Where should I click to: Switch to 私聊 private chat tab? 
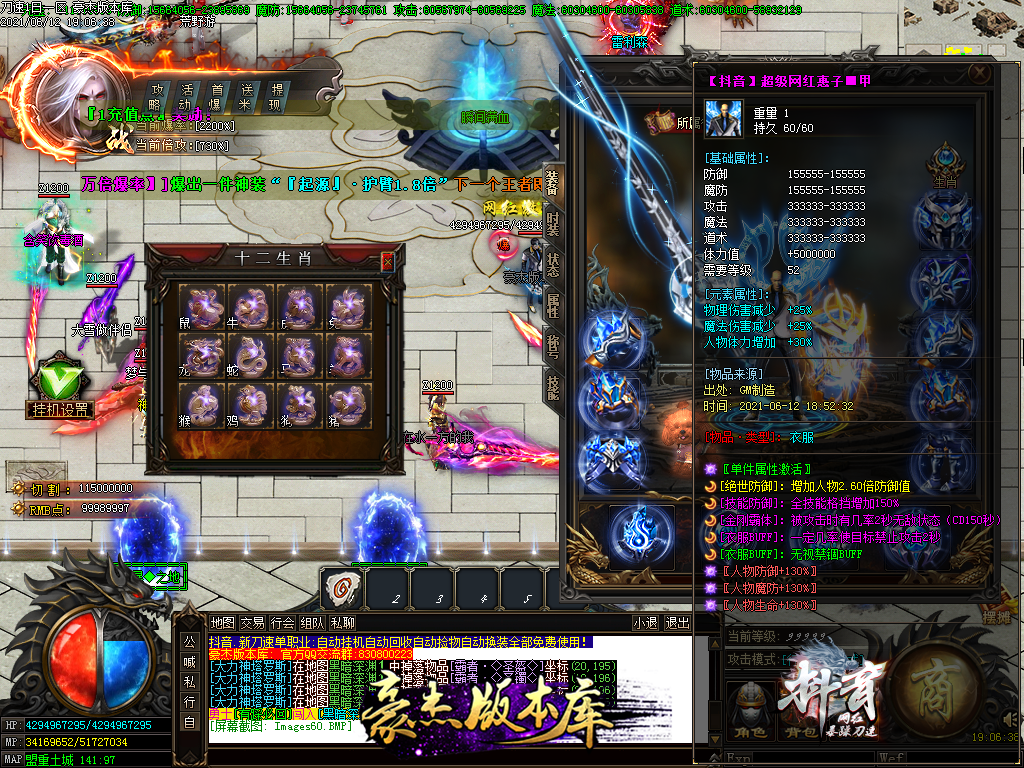(341, 623)
